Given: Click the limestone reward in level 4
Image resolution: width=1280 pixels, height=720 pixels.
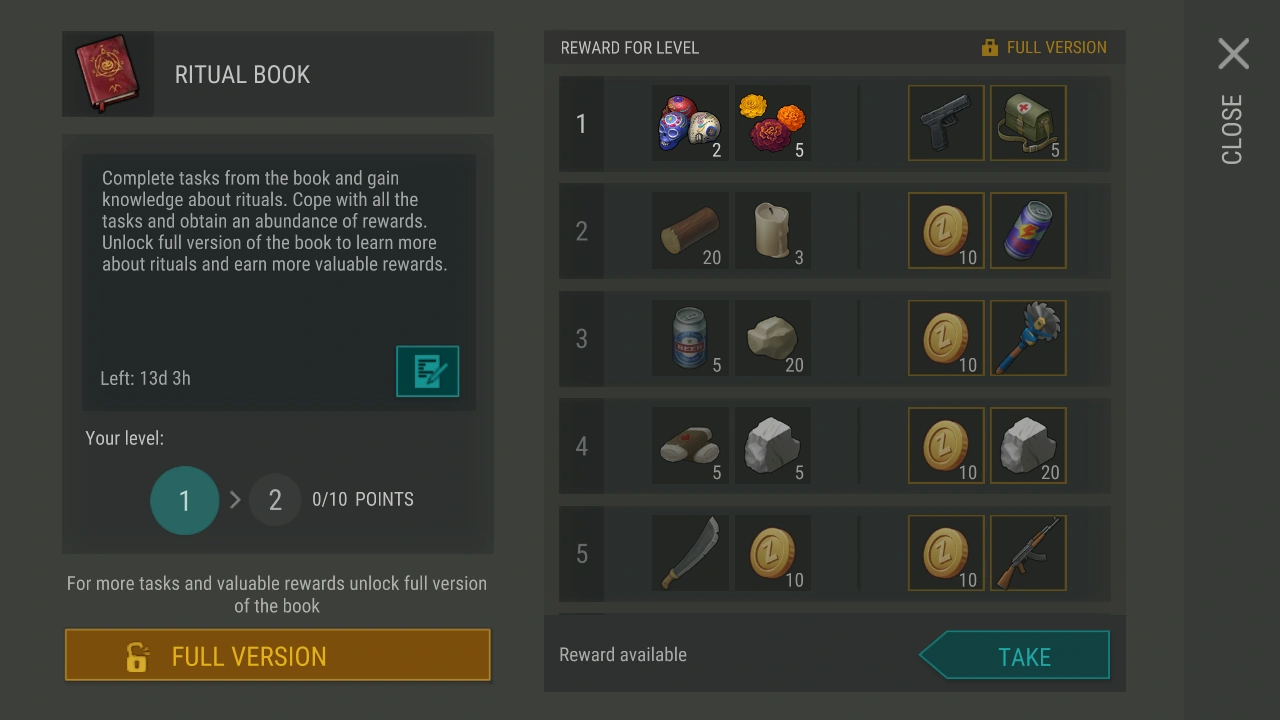Looking at the screenshot, I should coord(1028,446).
